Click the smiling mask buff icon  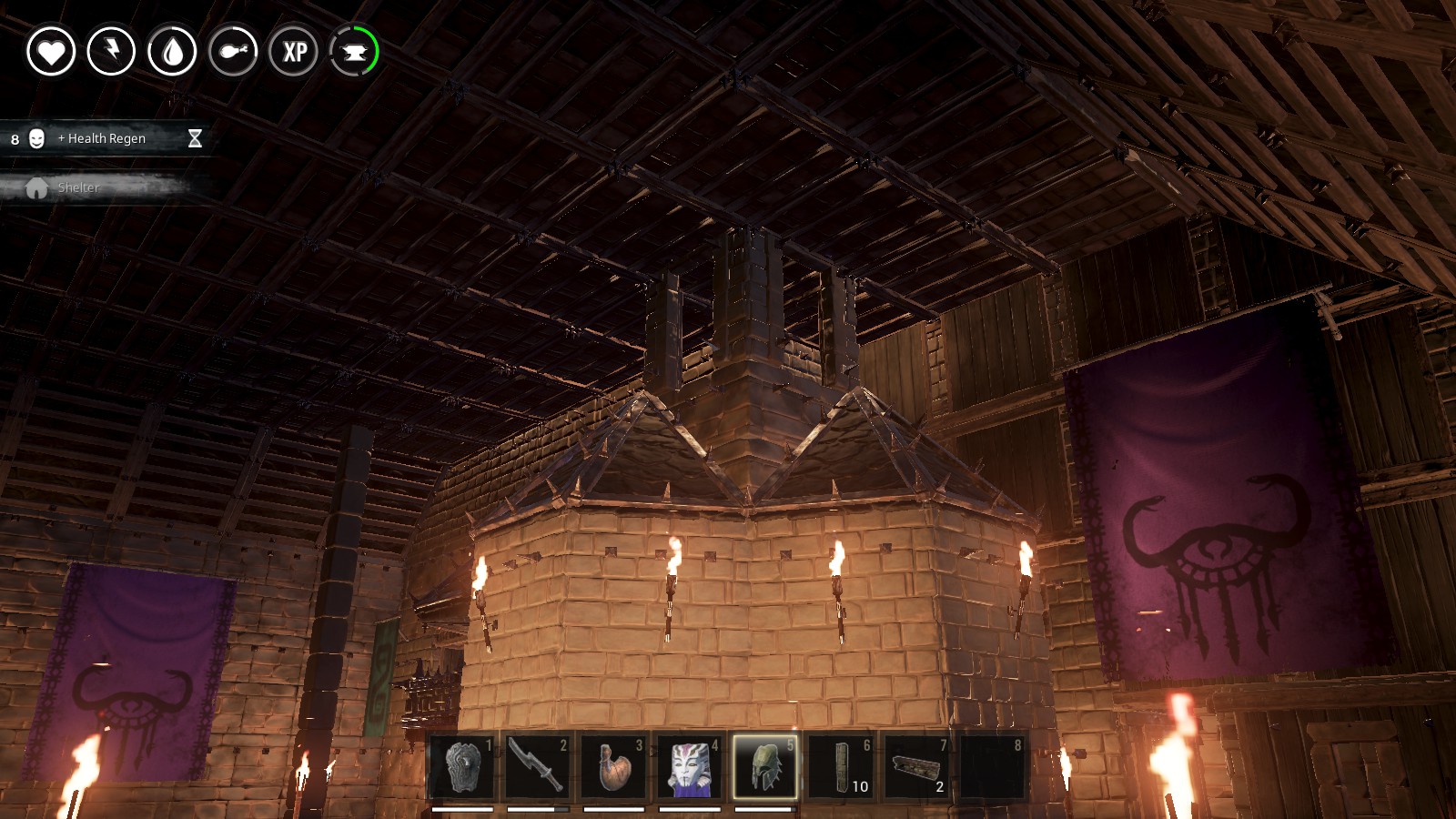(x=36, y=139)
